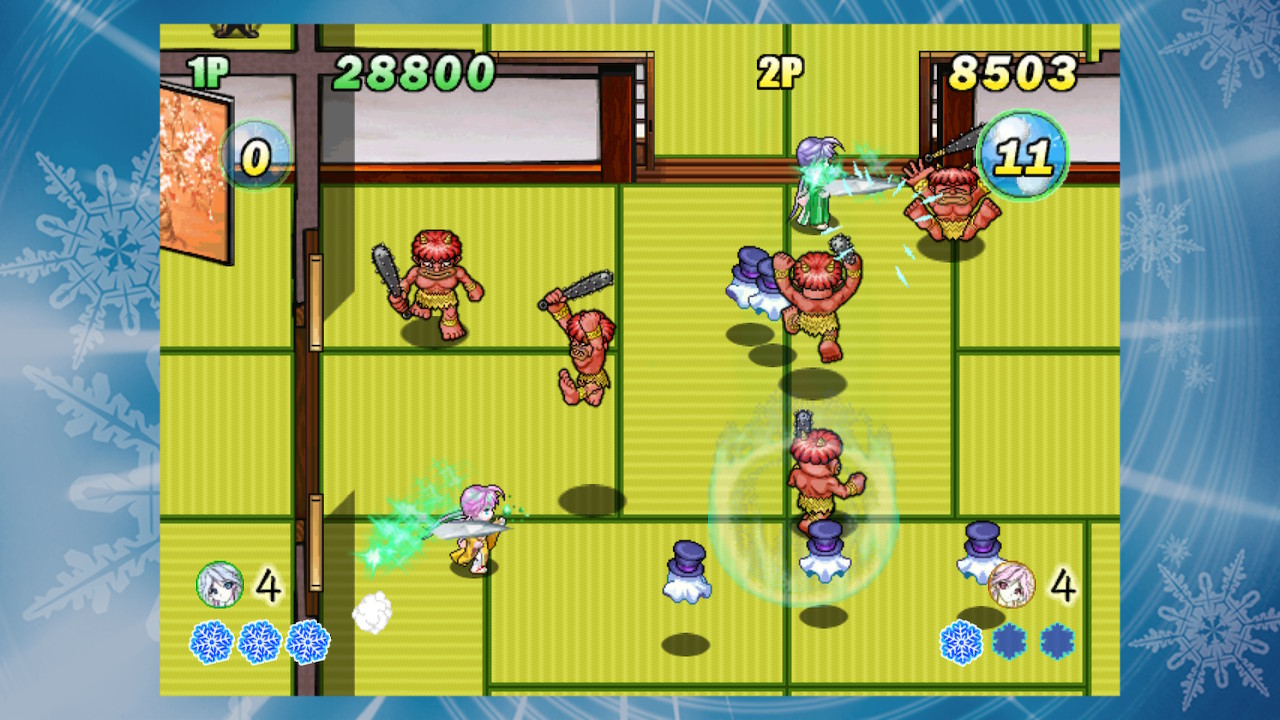Click the rightmost filled snowflake icon for 1P
Viewport: 1280px width, 720px height.
coord(310,640)
